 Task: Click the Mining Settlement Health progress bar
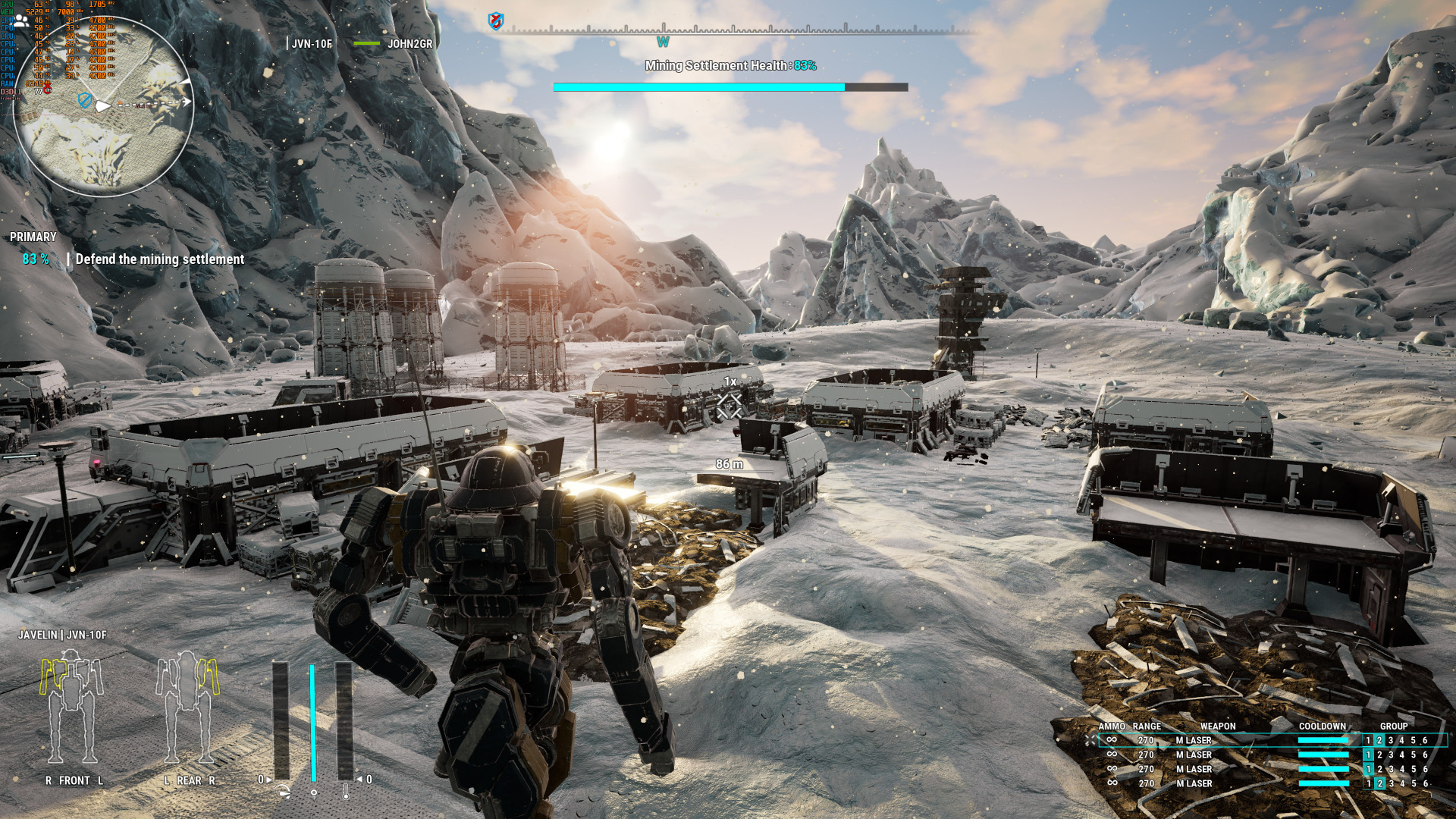[730, 86]
